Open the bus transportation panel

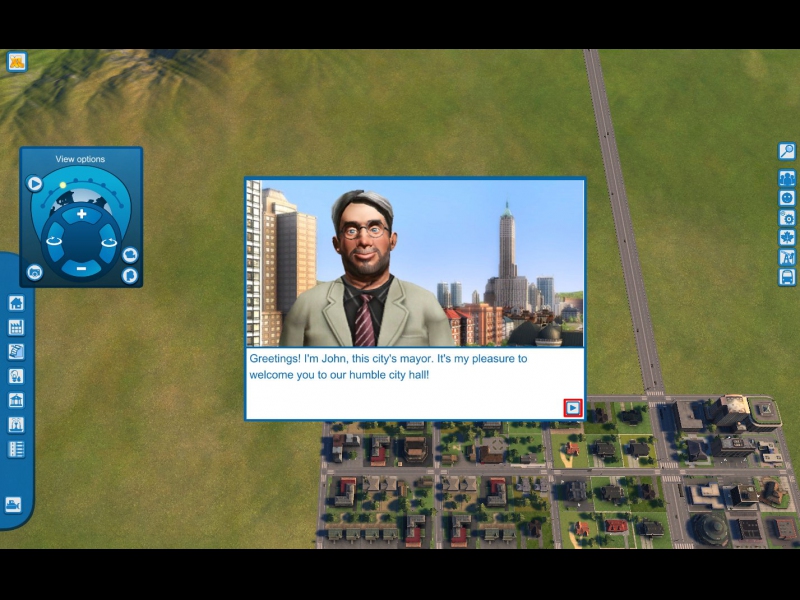point(787,277)
